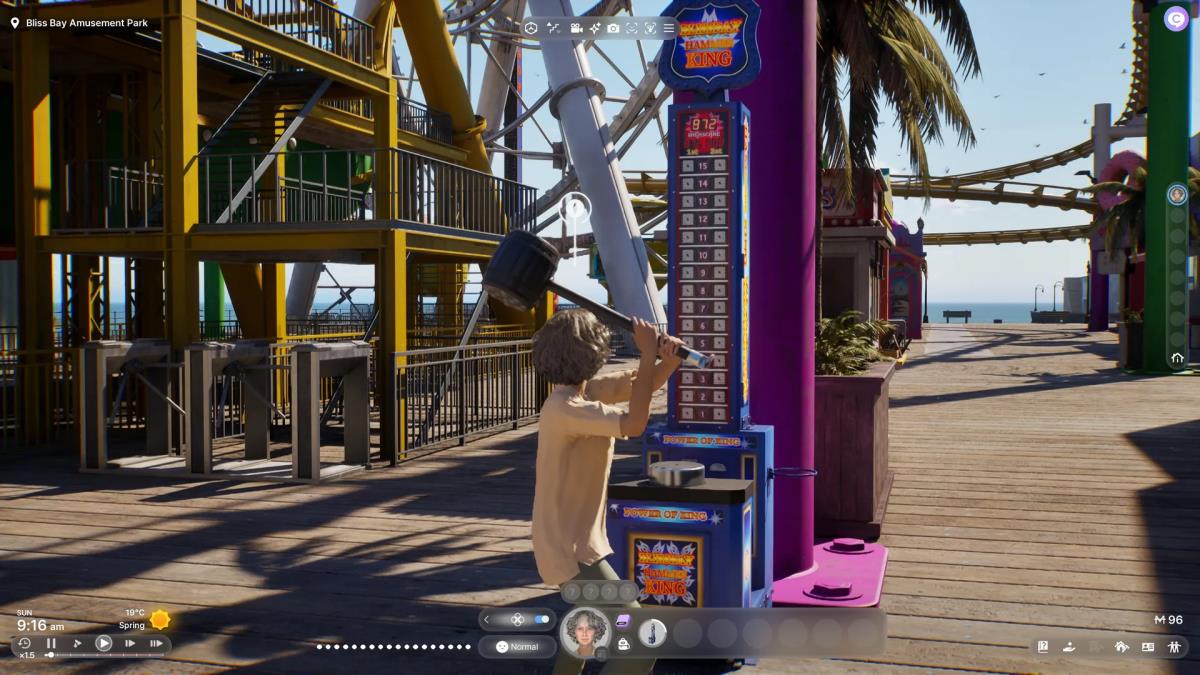The width and height of the screenshot is (1200, 675).
Task: Open the video camera mode
Action: pyautogui.click(x=576, y=28)
